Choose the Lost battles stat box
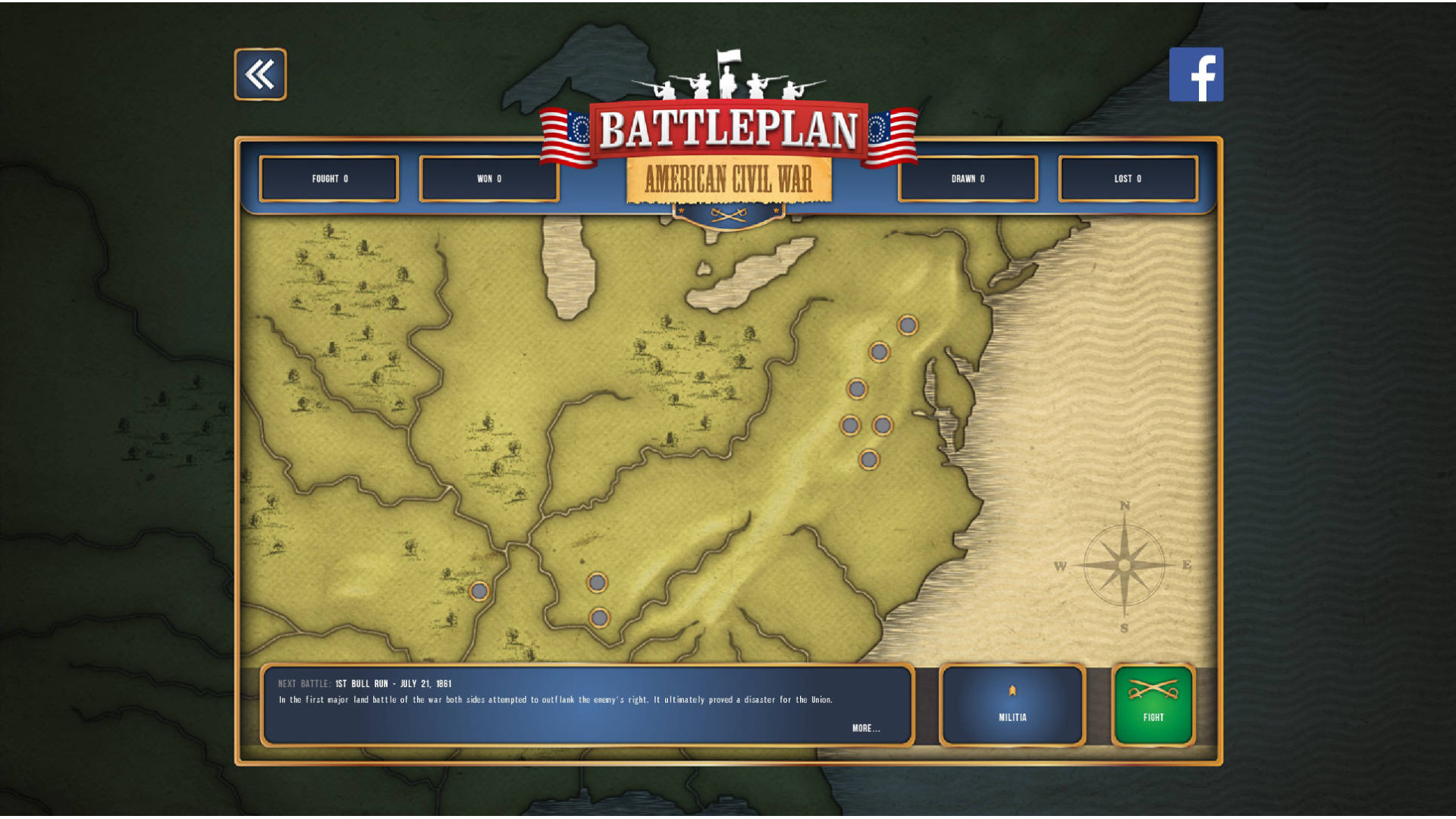The image size is (1456, 819). click(x=1128, y=179)
